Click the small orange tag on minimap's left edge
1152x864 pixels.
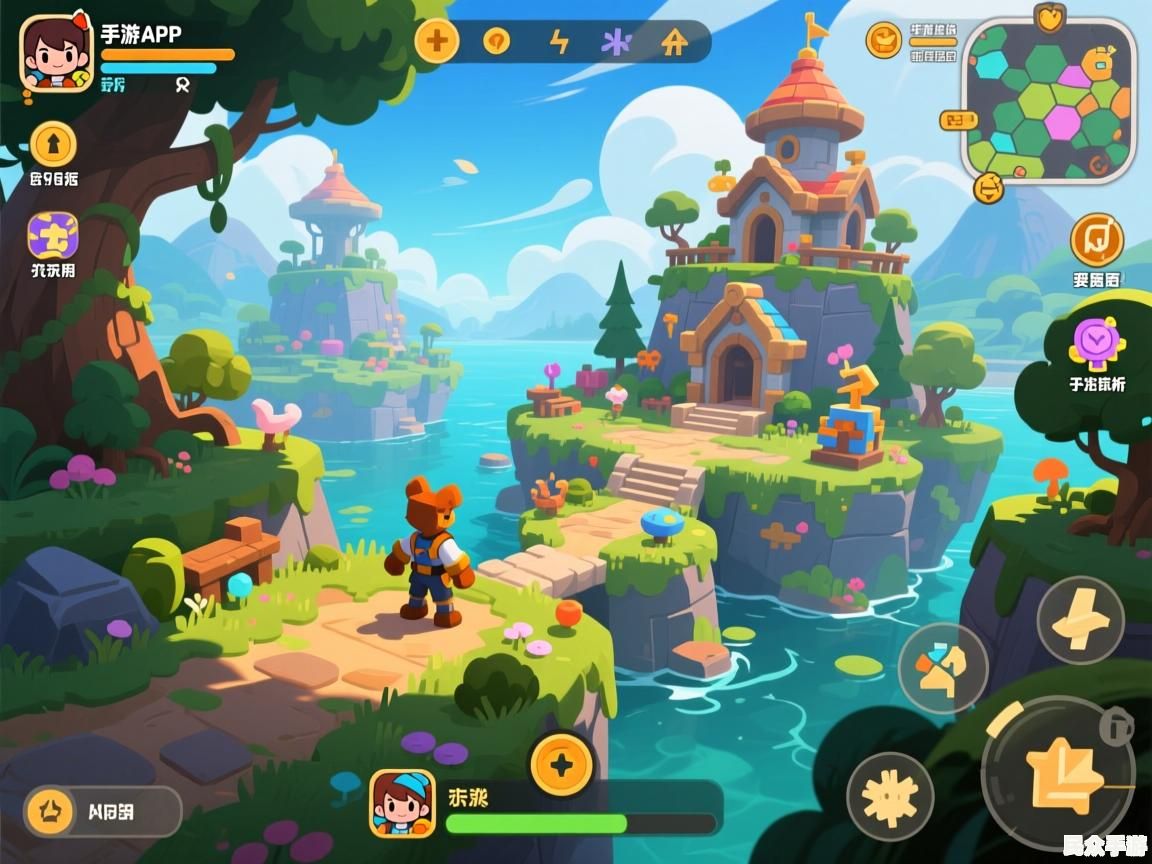pos(958,120)
